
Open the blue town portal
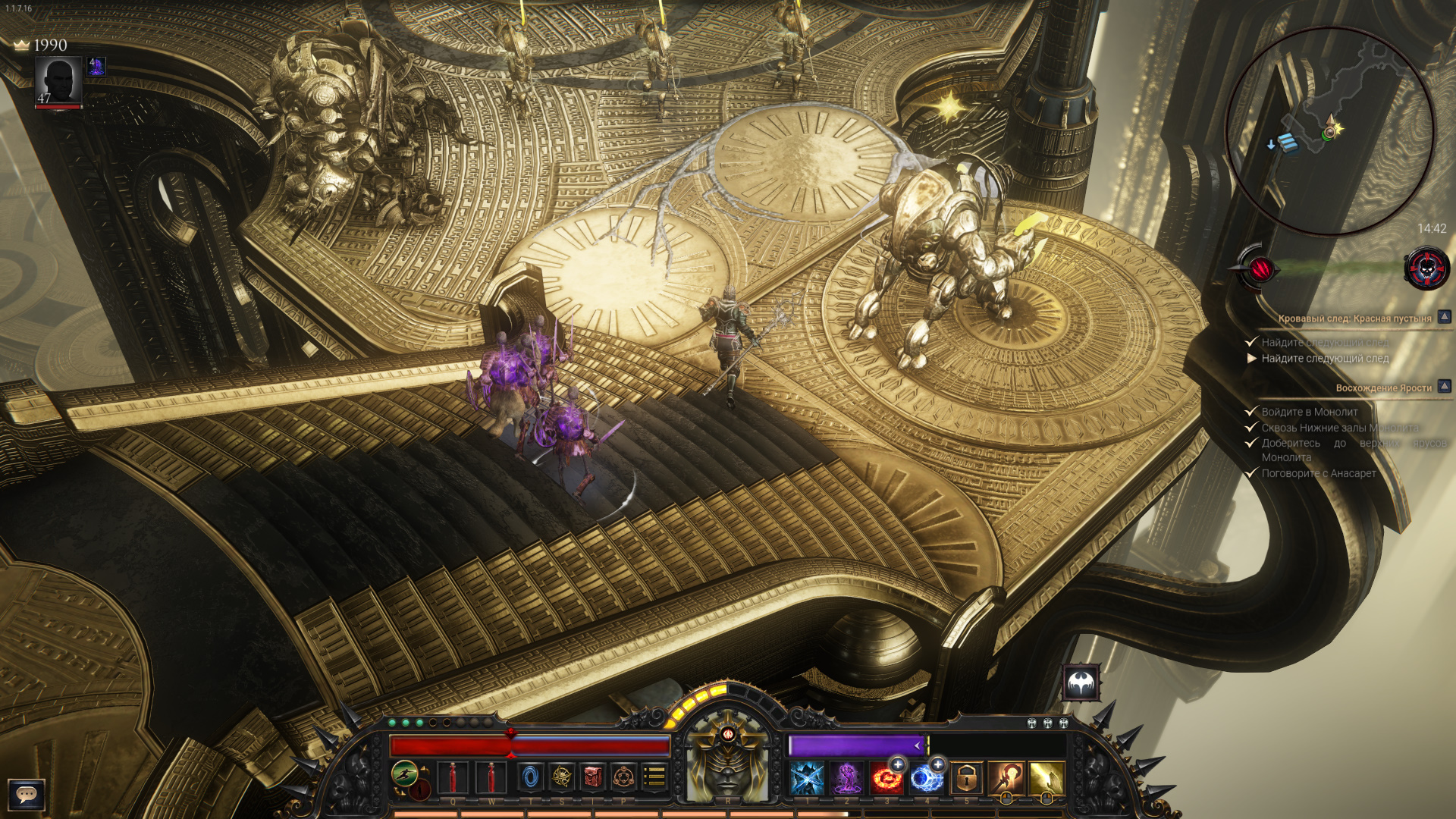coord(531,777)
